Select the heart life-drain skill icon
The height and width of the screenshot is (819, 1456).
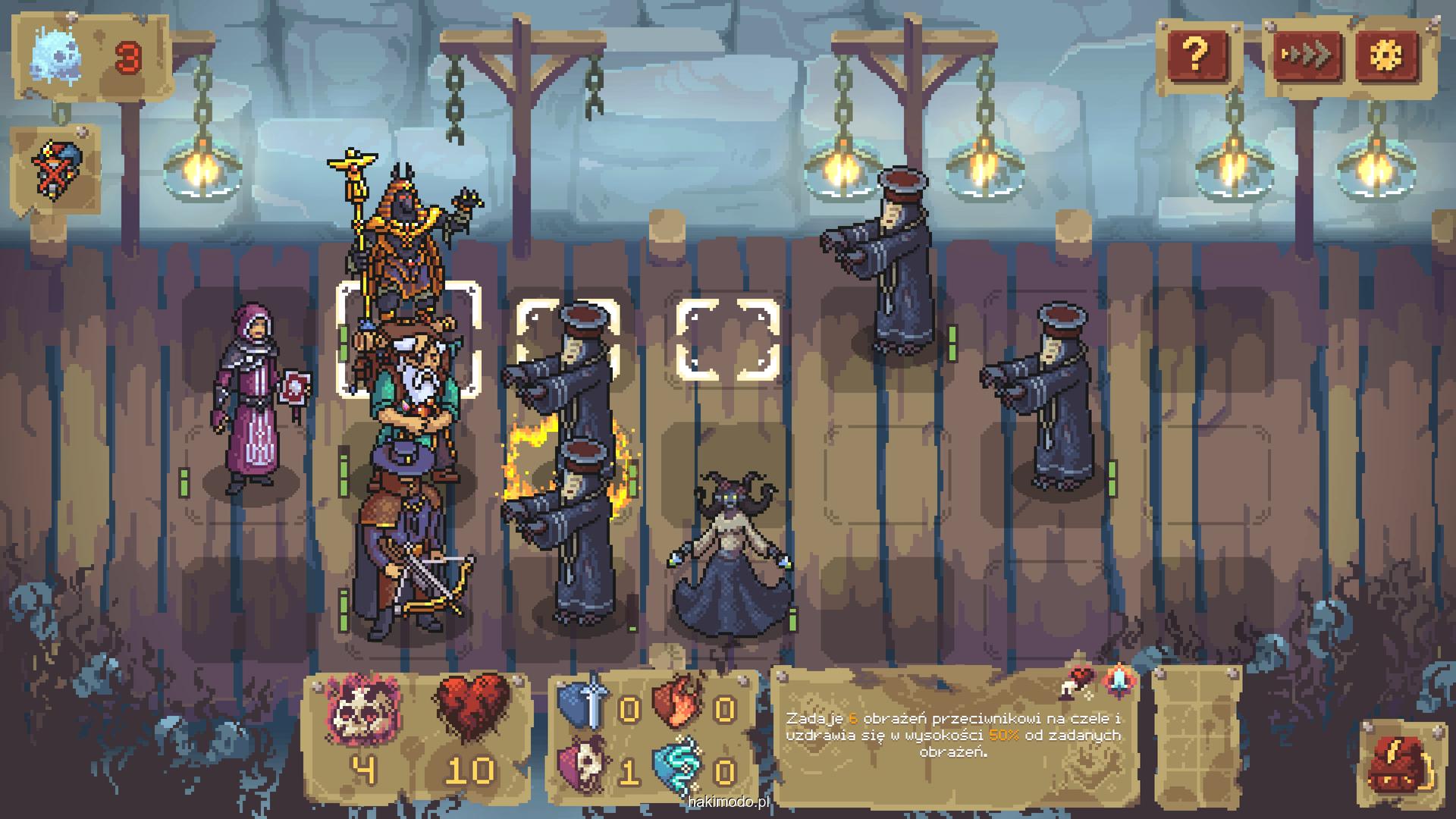pos(1076,680)
